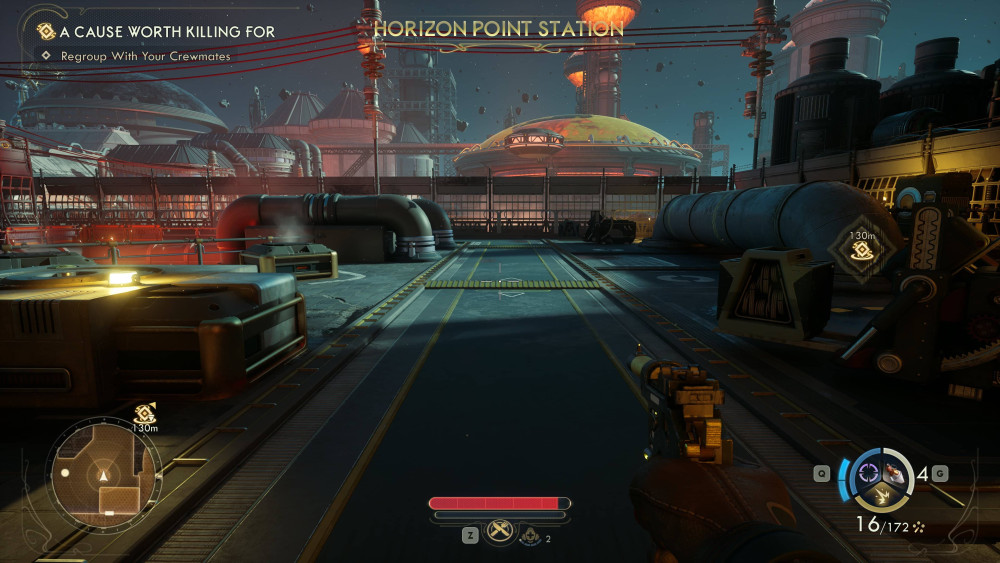This screenshot has height=563, width=1000.
Task: Activate the crossed-tools icon below the health bar
Action: tap(499, 532)
